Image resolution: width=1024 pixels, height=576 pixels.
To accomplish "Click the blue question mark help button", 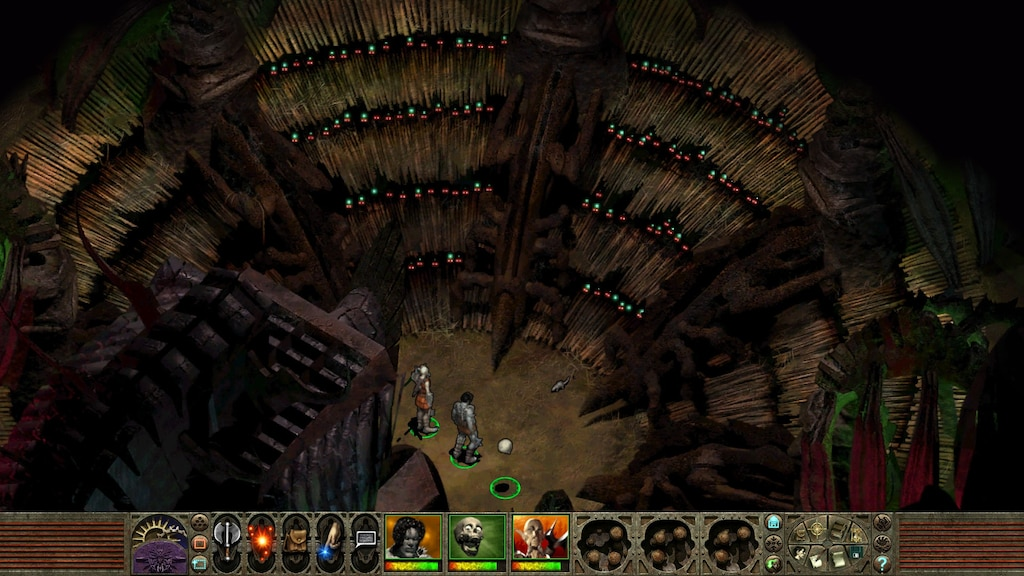I will 882,563.
